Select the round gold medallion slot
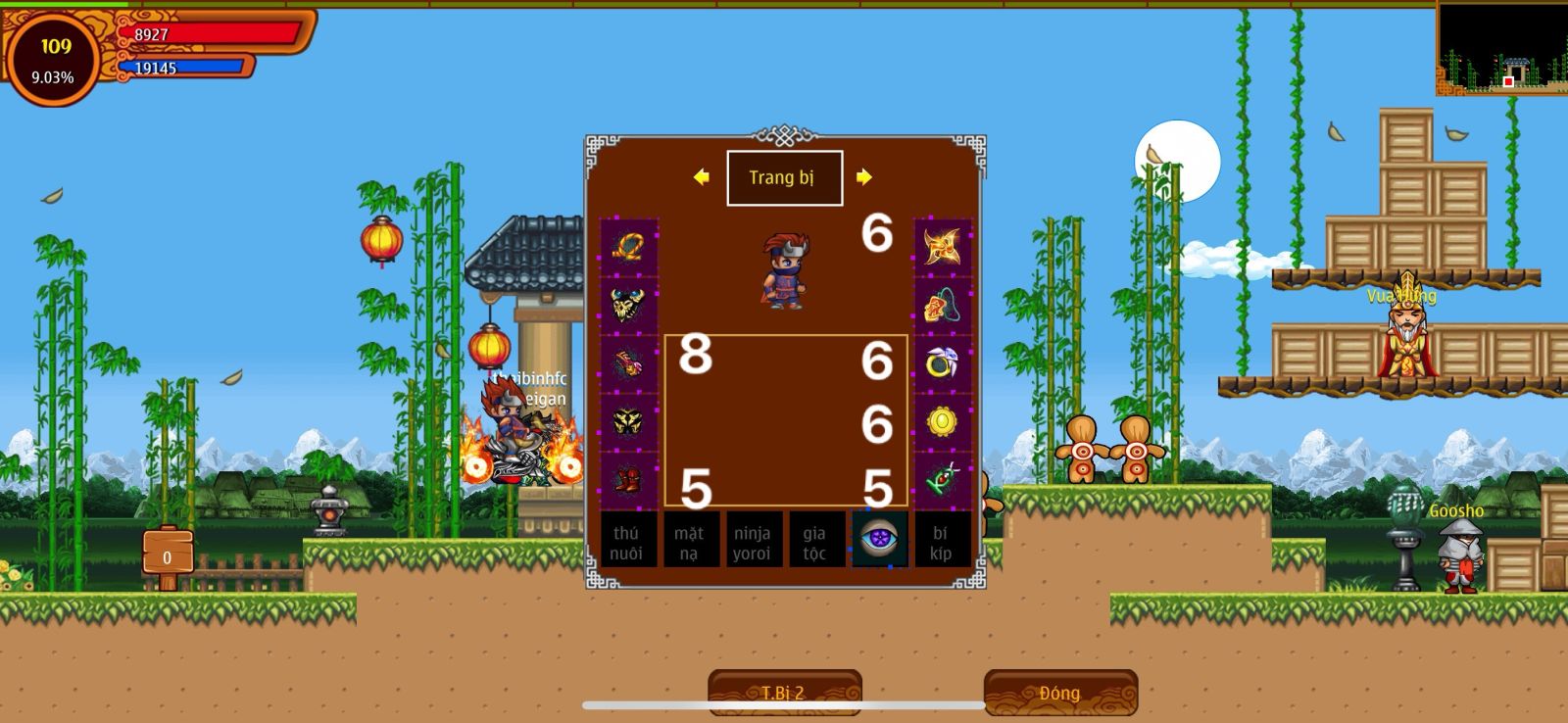Screen dimensions: 1568x723 943,422
